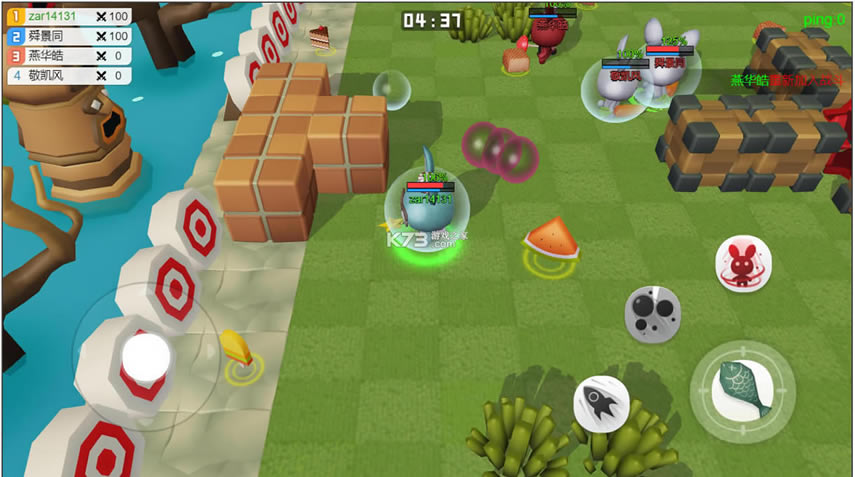This screenshot has width=855, height=477.
Task: Select the rank 2 row 舜晨同
Action: click(68, 36)
